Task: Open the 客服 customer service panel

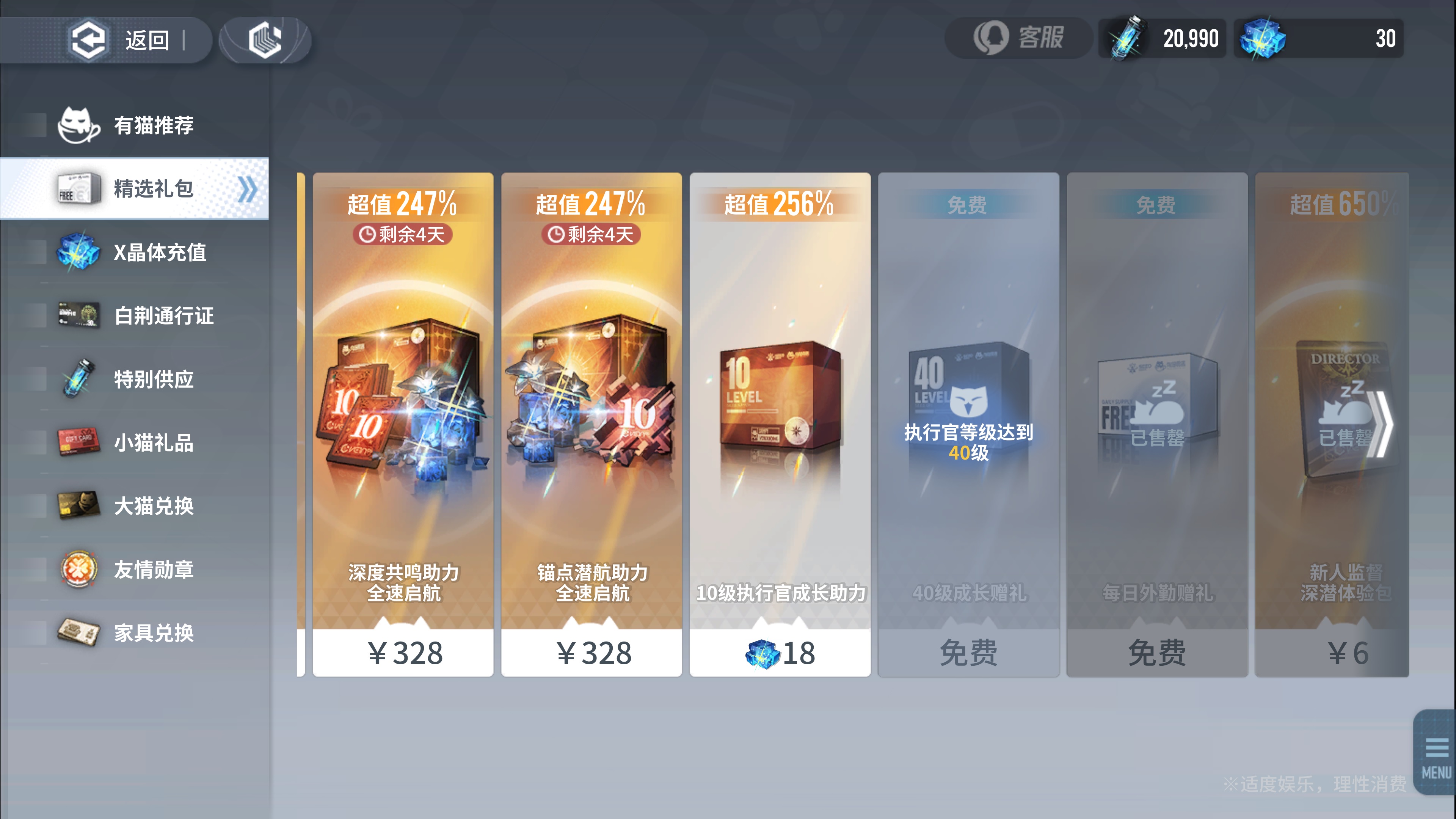Action: click(1017, 38)
